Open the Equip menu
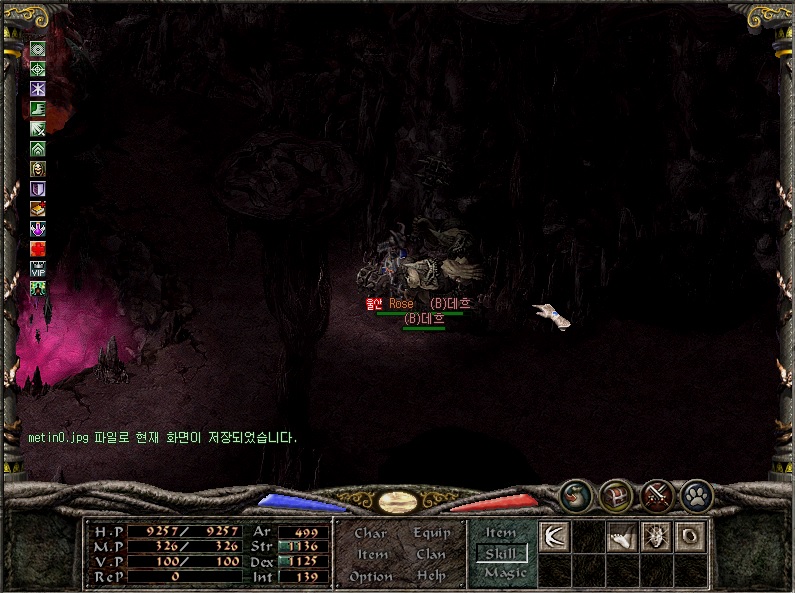Screen dimensions: 795x593 click(430, 533)
